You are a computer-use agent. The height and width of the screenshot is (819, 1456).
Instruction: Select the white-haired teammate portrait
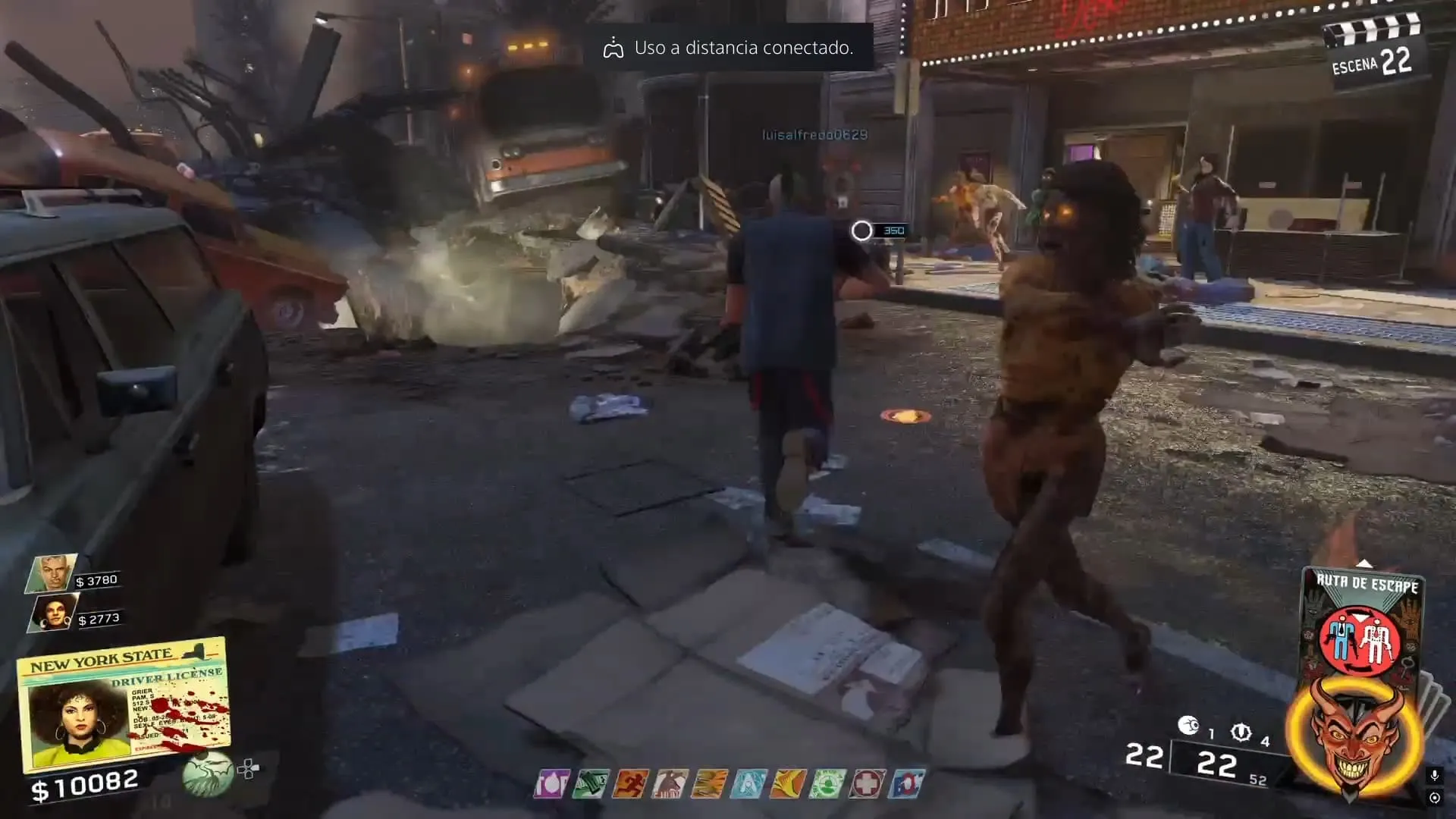pos(54,573)
